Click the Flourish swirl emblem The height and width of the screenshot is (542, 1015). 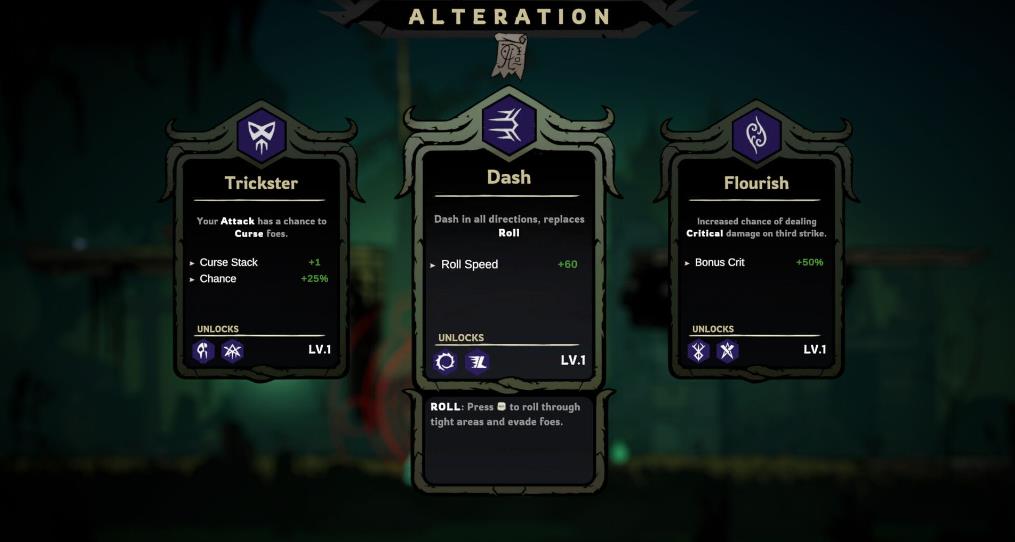[756, 135]
